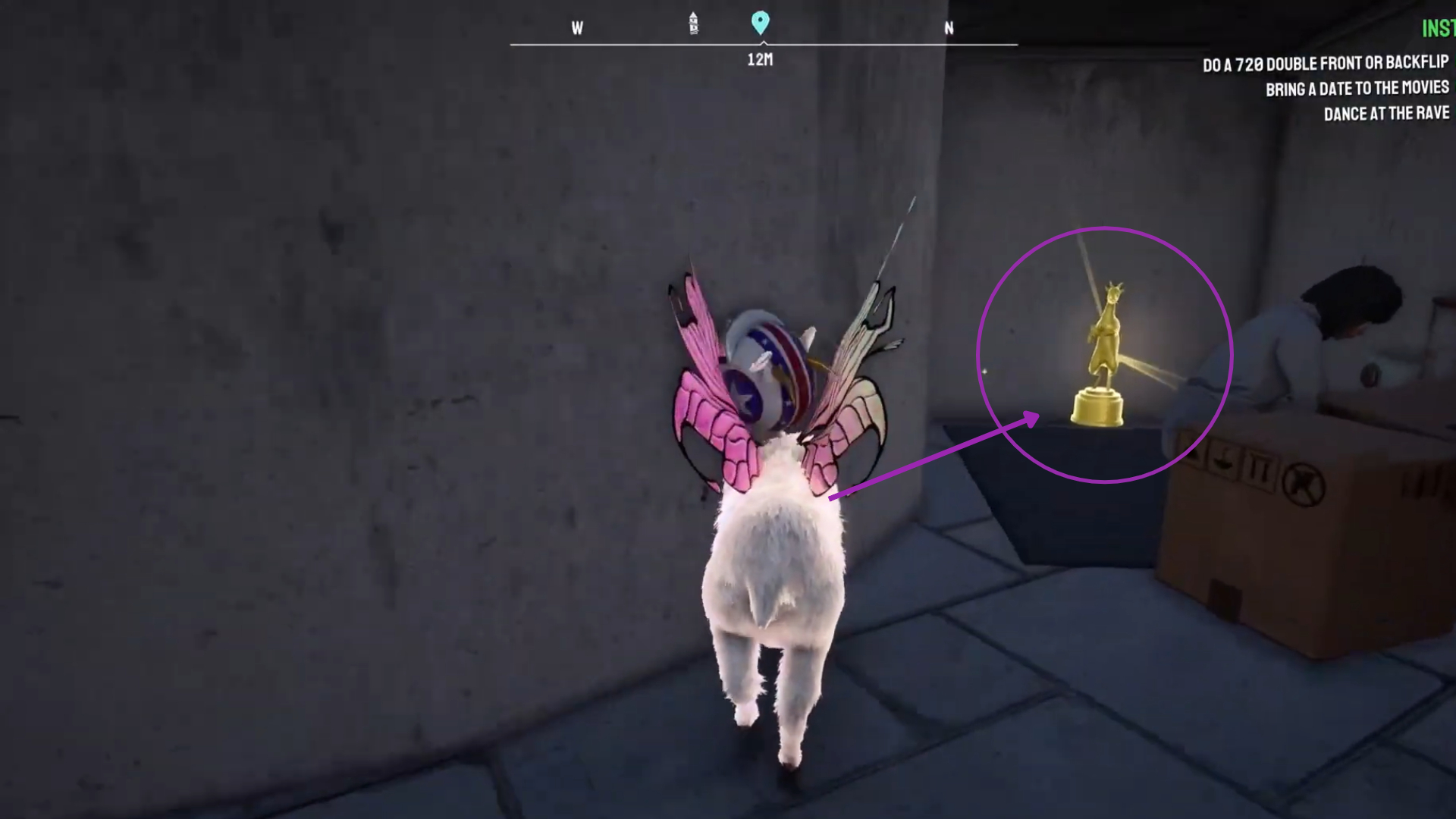Click the turquoise waypoint pin on compass
1456x819 pixels.
click(761, 24)
